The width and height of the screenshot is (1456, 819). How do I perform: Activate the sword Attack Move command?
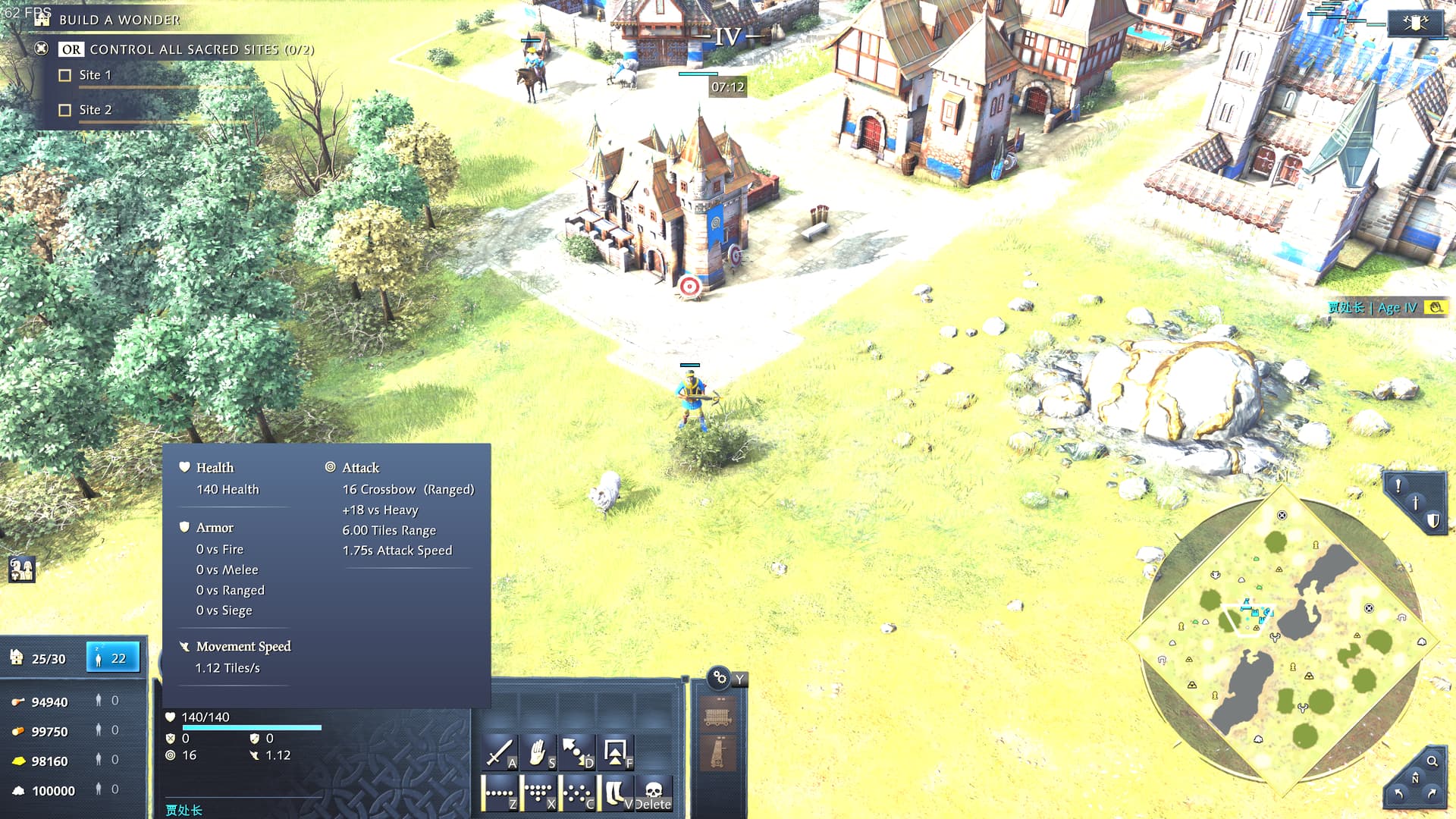point(499,753)
